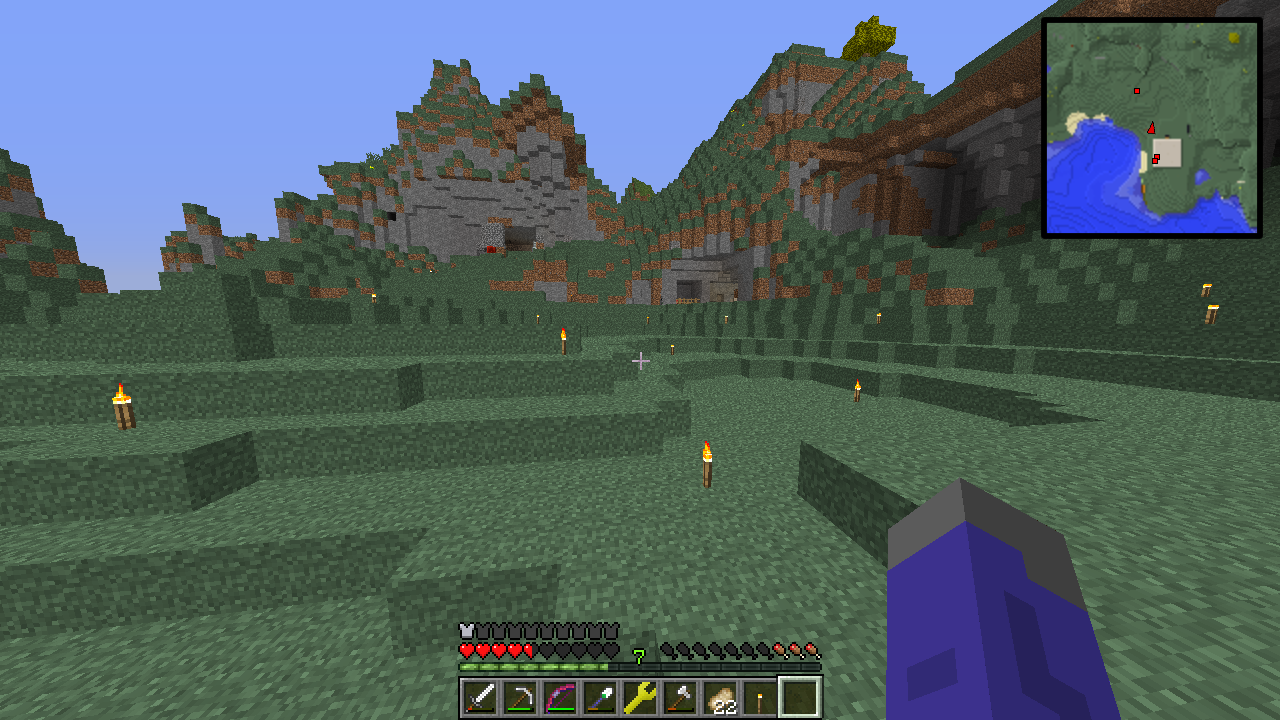Select the iron sword hotbar slot
Image resolution: width=1280 pixels, height=720 pixels.
click(480, 697)
